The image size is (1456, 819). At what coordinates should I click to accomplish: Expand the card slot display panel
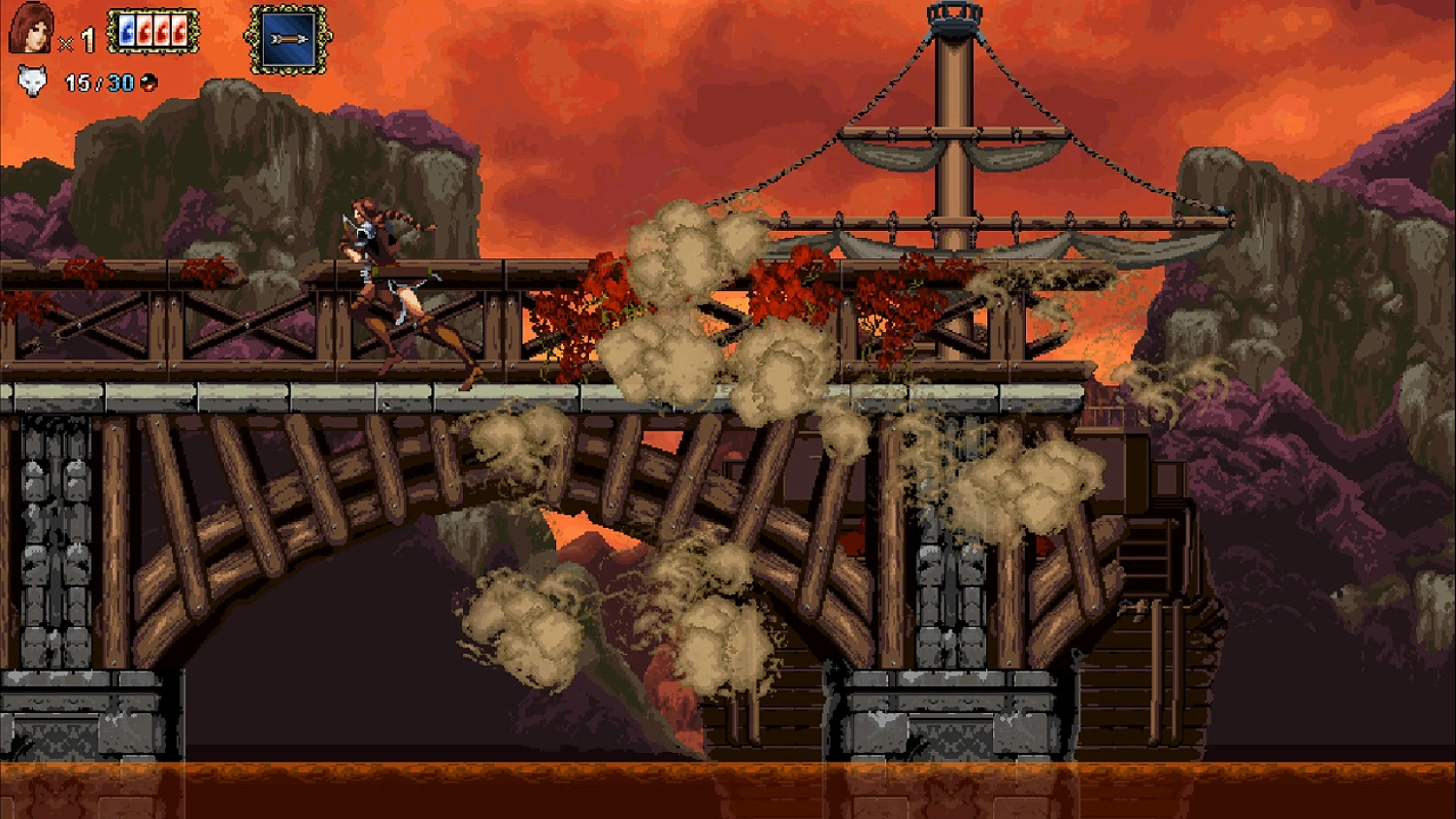[152, 31]
